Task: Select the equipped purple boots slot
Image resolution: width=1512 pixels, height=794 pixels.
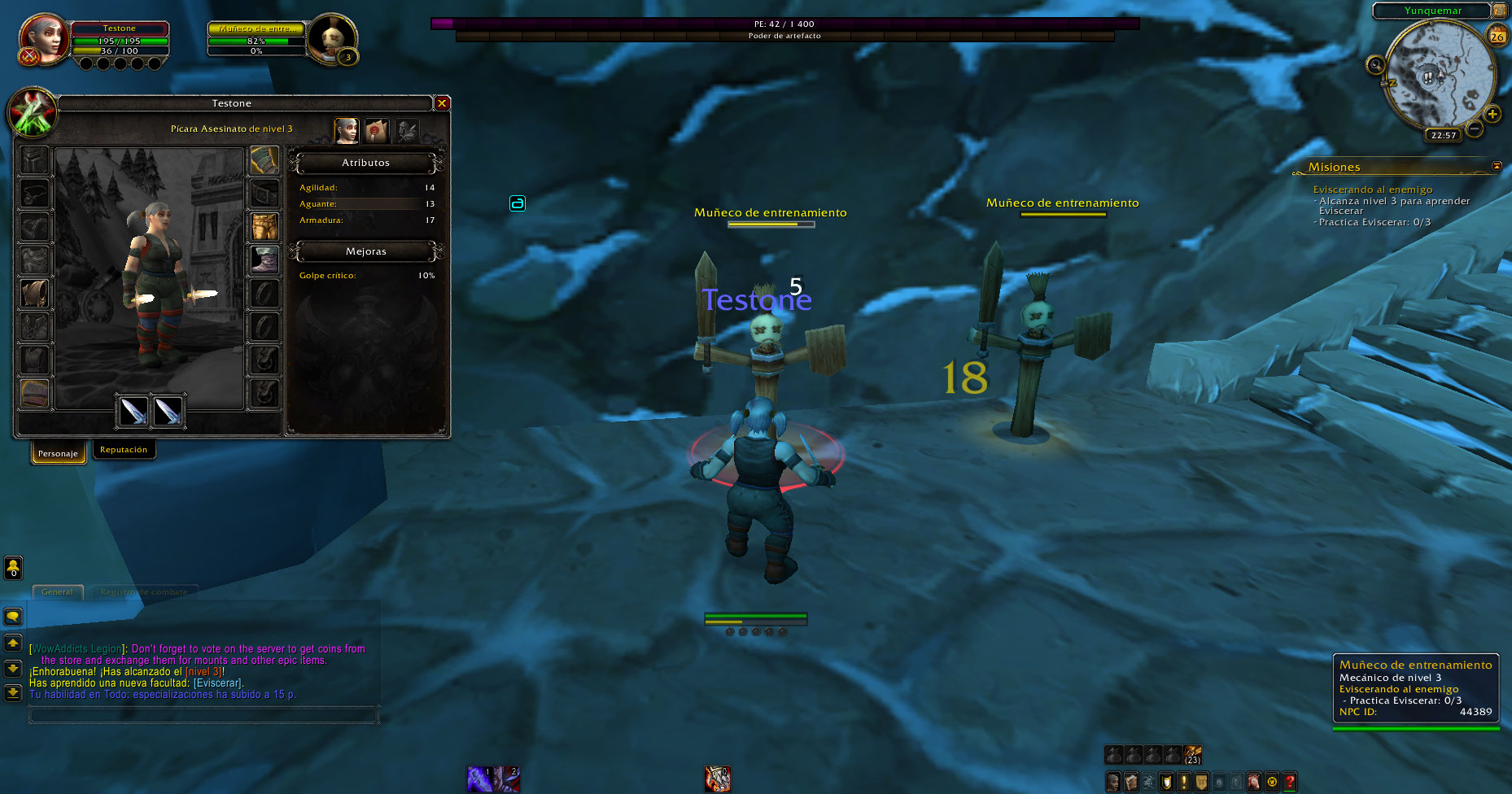Action: tap(264, 260)
